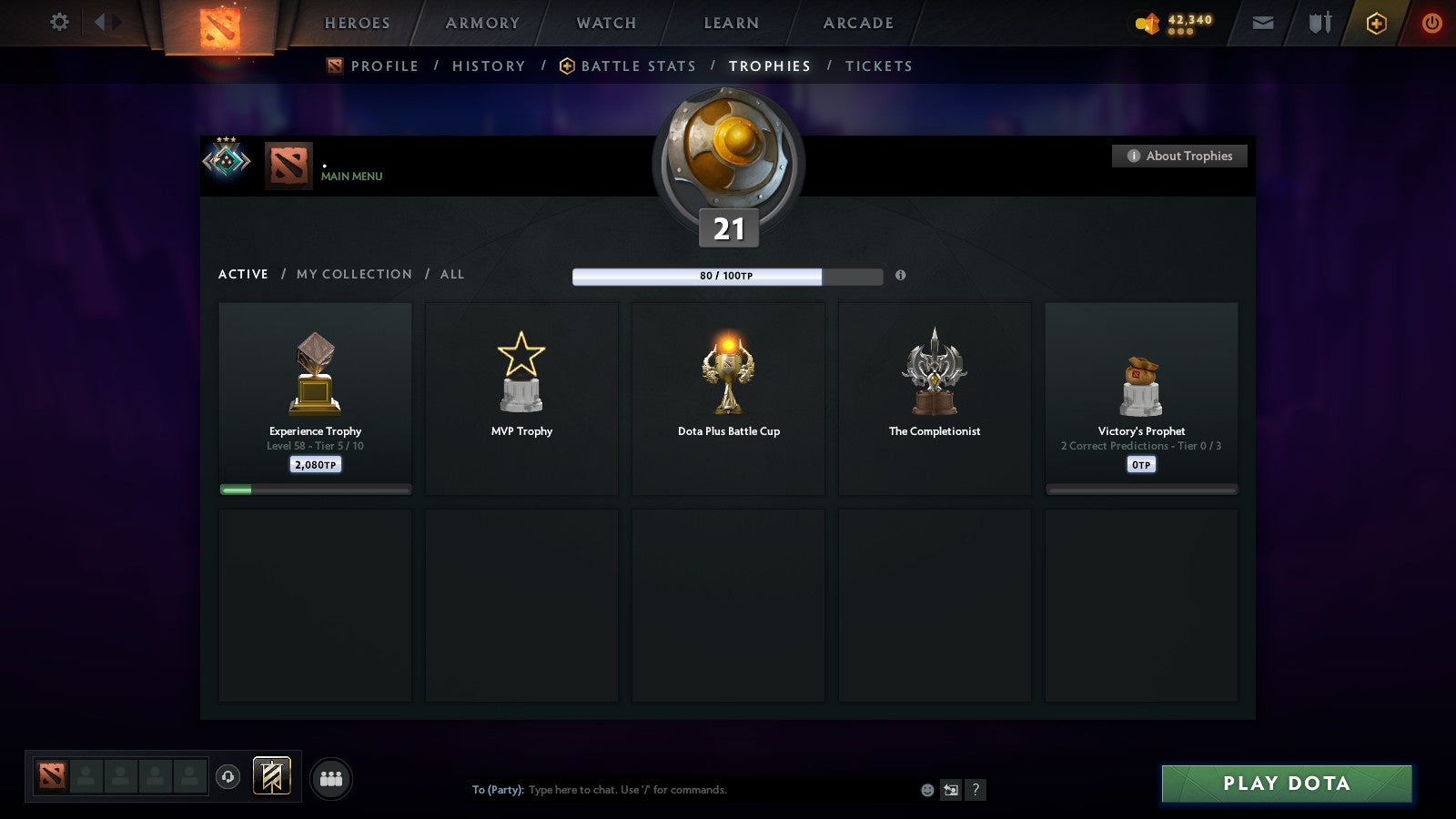This screenshot has height=819, width=1456.
Task: Open the friends list people icon
Action: [331, 775]
